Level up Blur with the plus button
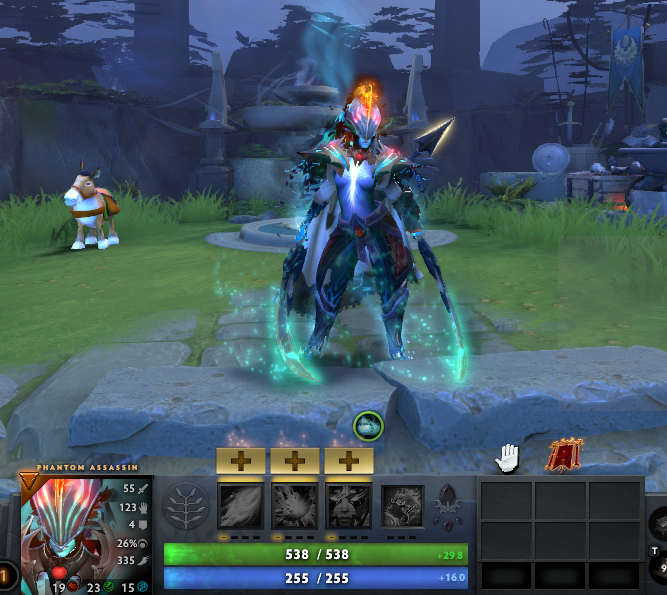 pos(347,461)
